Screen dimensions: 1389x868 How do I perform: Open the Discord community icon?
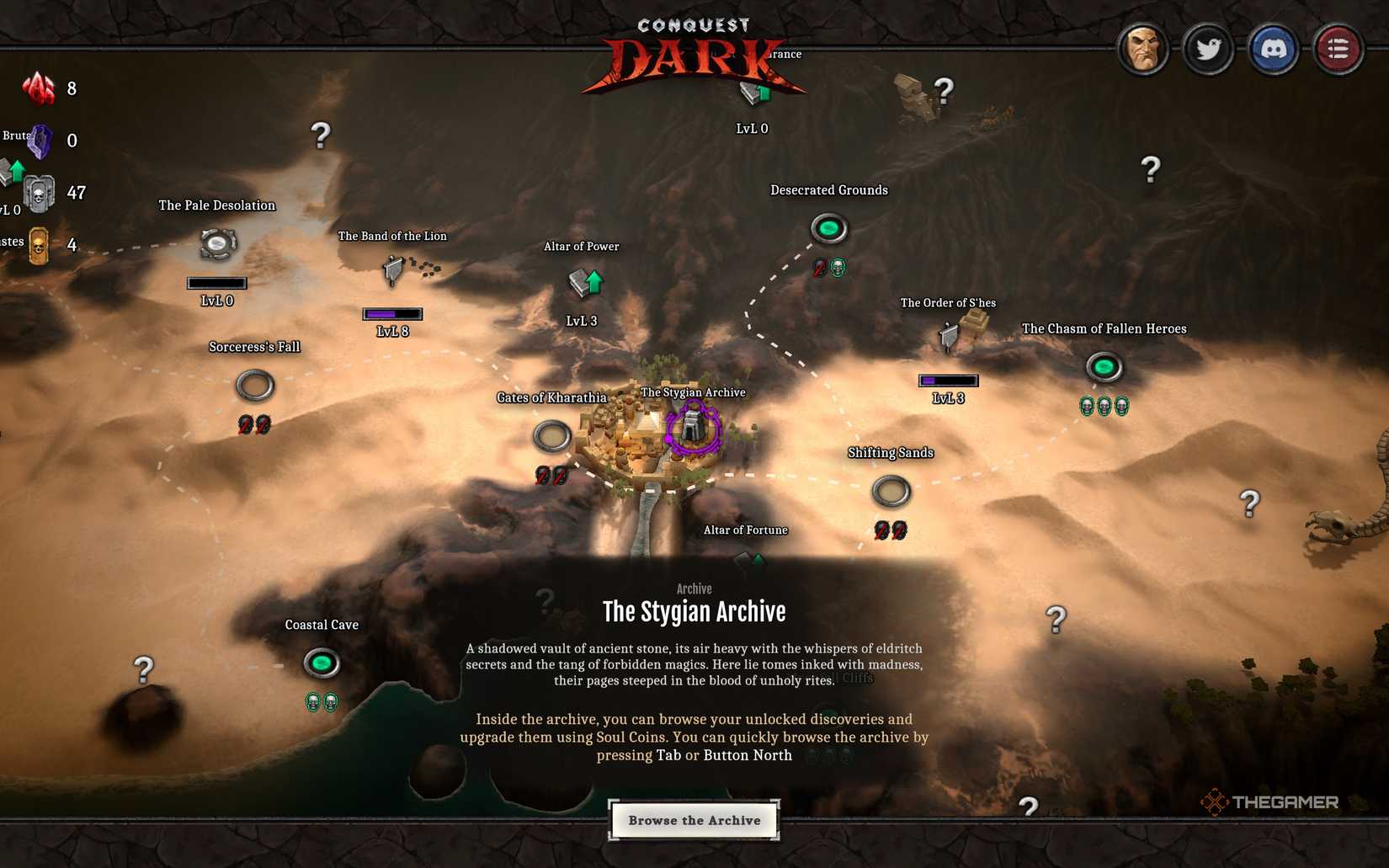[x=1274, y=49]
